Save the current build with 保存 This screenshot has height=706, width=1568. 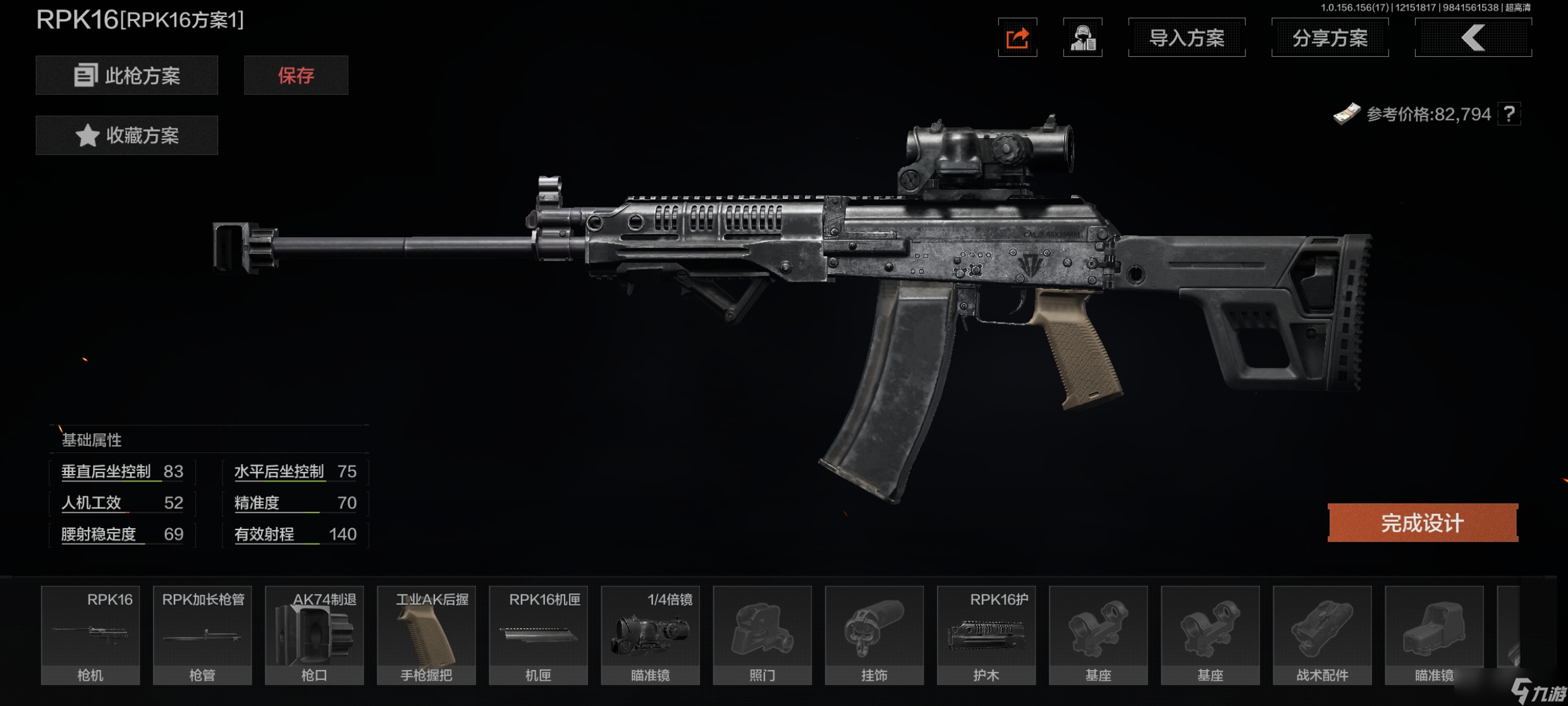(x=296, y=75)
